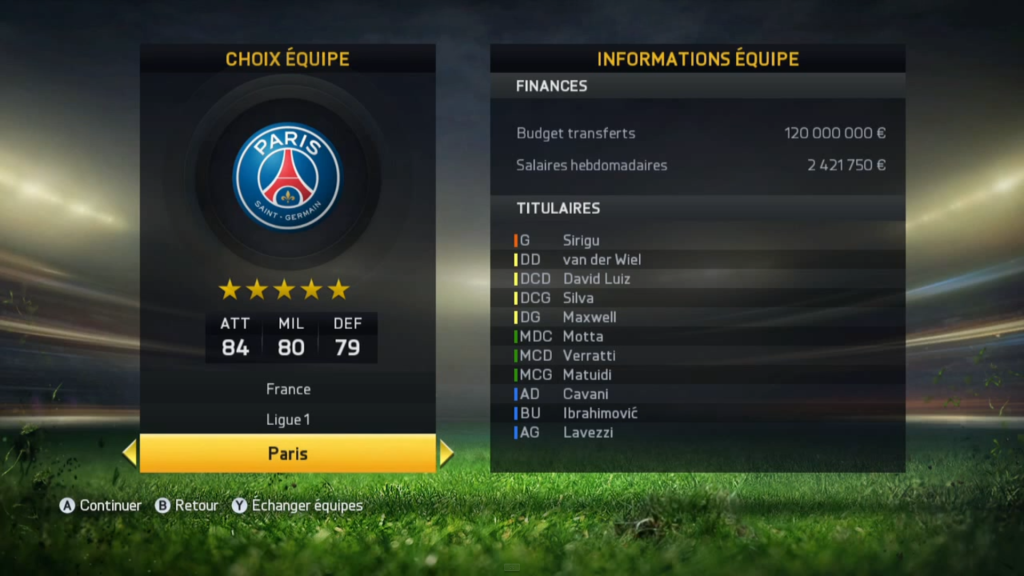1024x576 pixels.
Task: Choose van der Wiel in the starters list
Action: 601,260
